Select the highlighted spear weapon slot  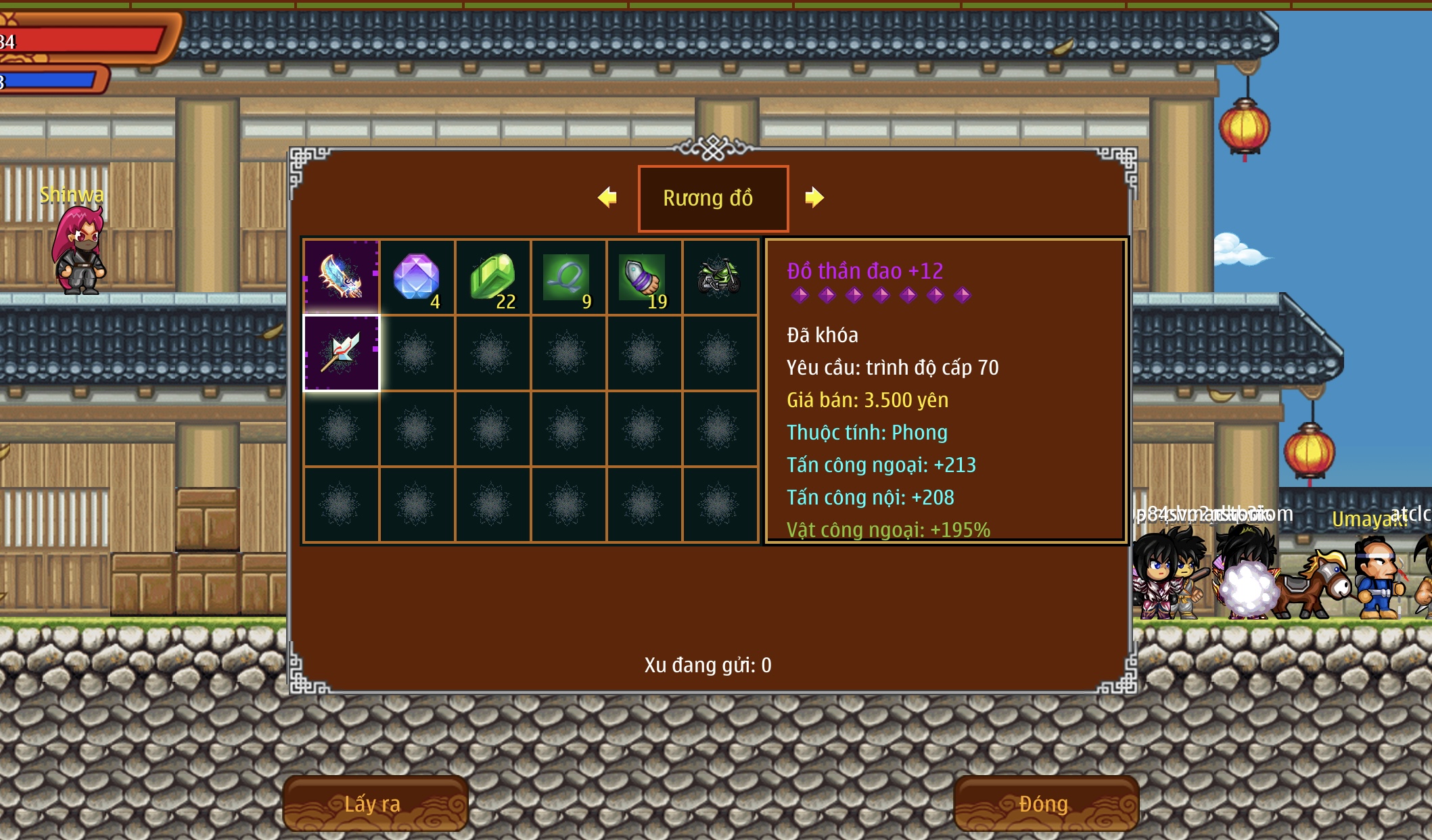pos(342,353)
